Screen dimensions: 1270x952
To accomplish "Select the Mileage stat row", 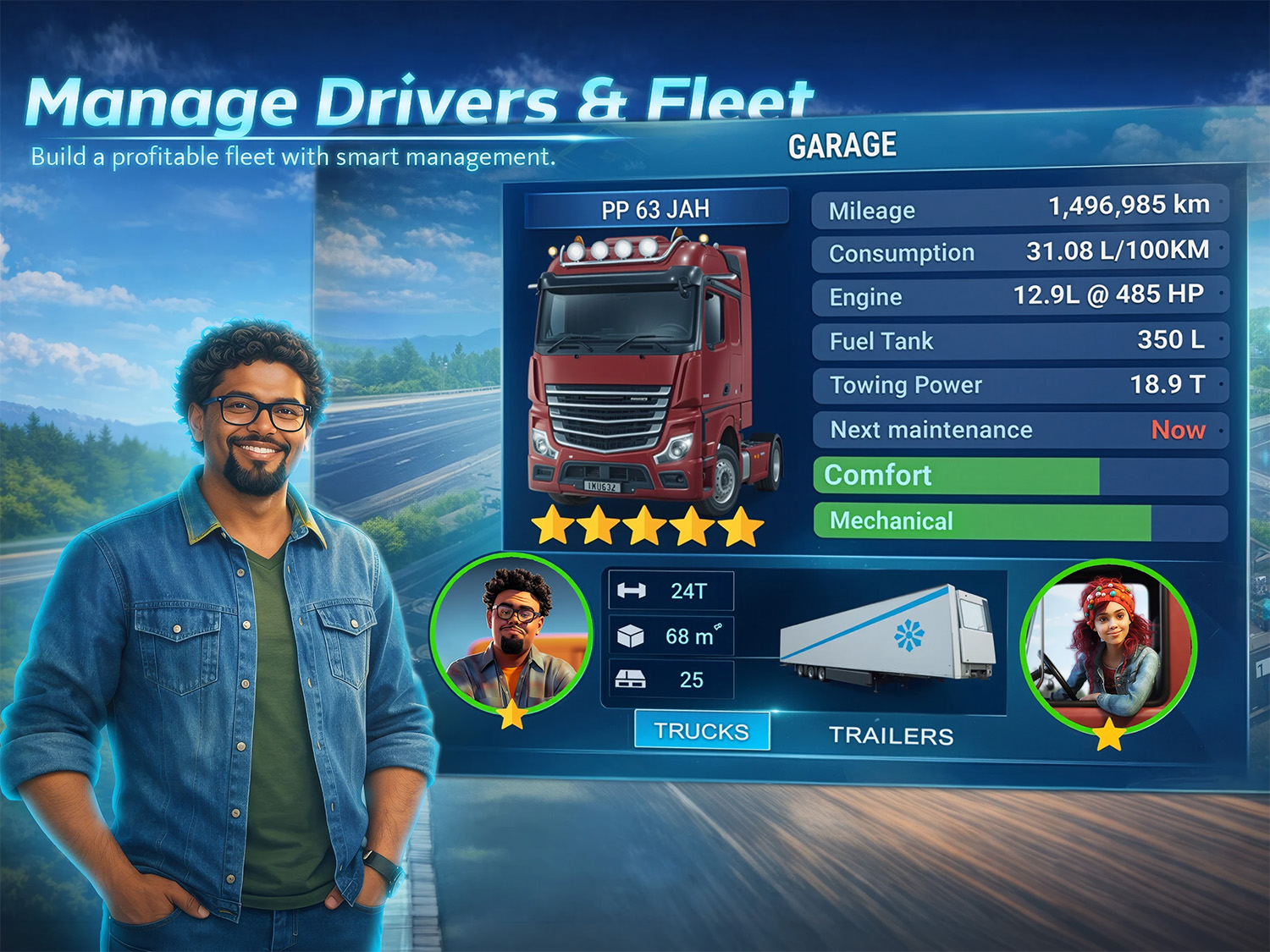I will pos(1016,208).
